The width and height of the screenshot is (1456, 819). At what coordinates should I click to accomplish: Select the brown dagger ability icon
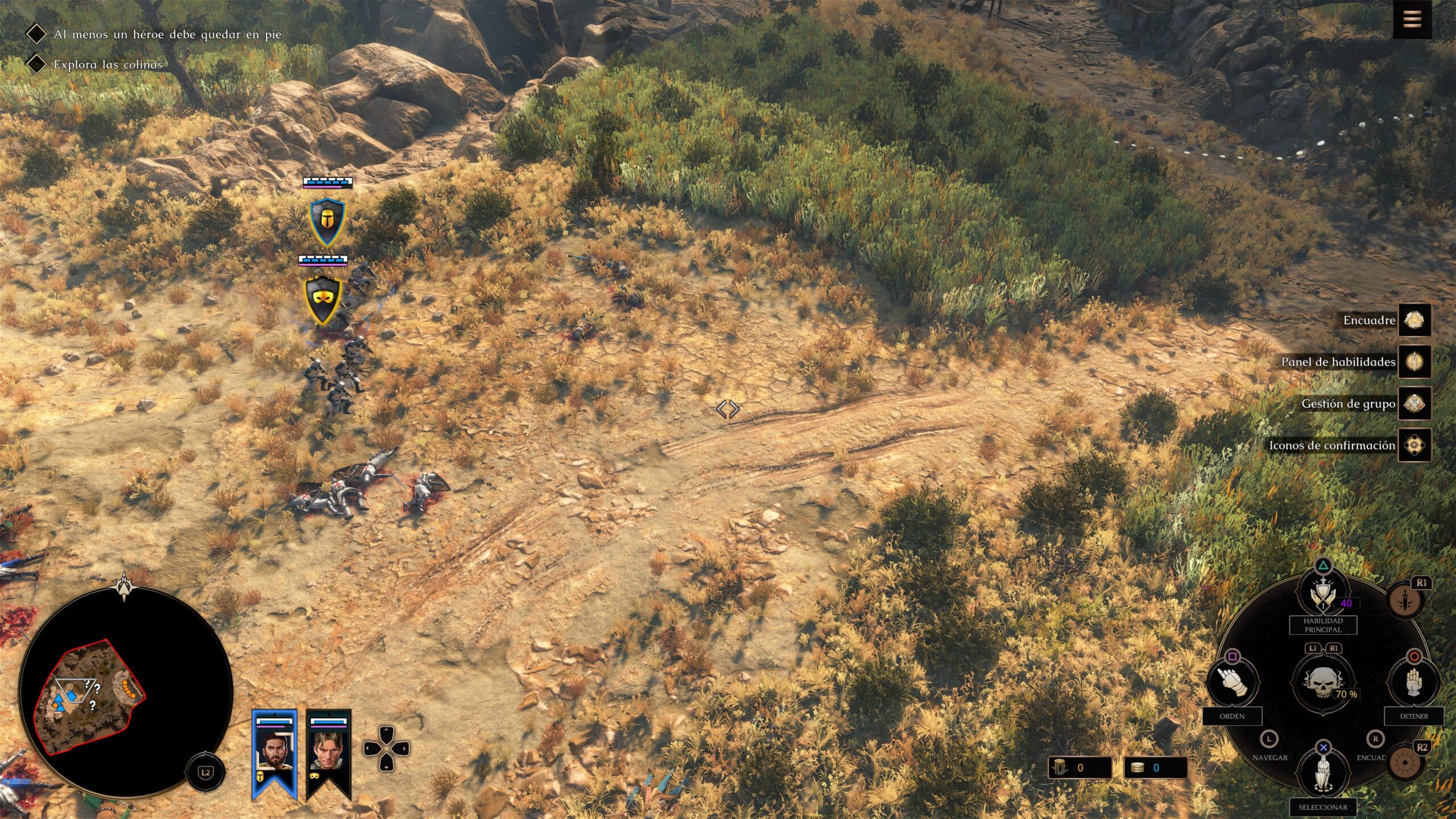pos(1405,600)
